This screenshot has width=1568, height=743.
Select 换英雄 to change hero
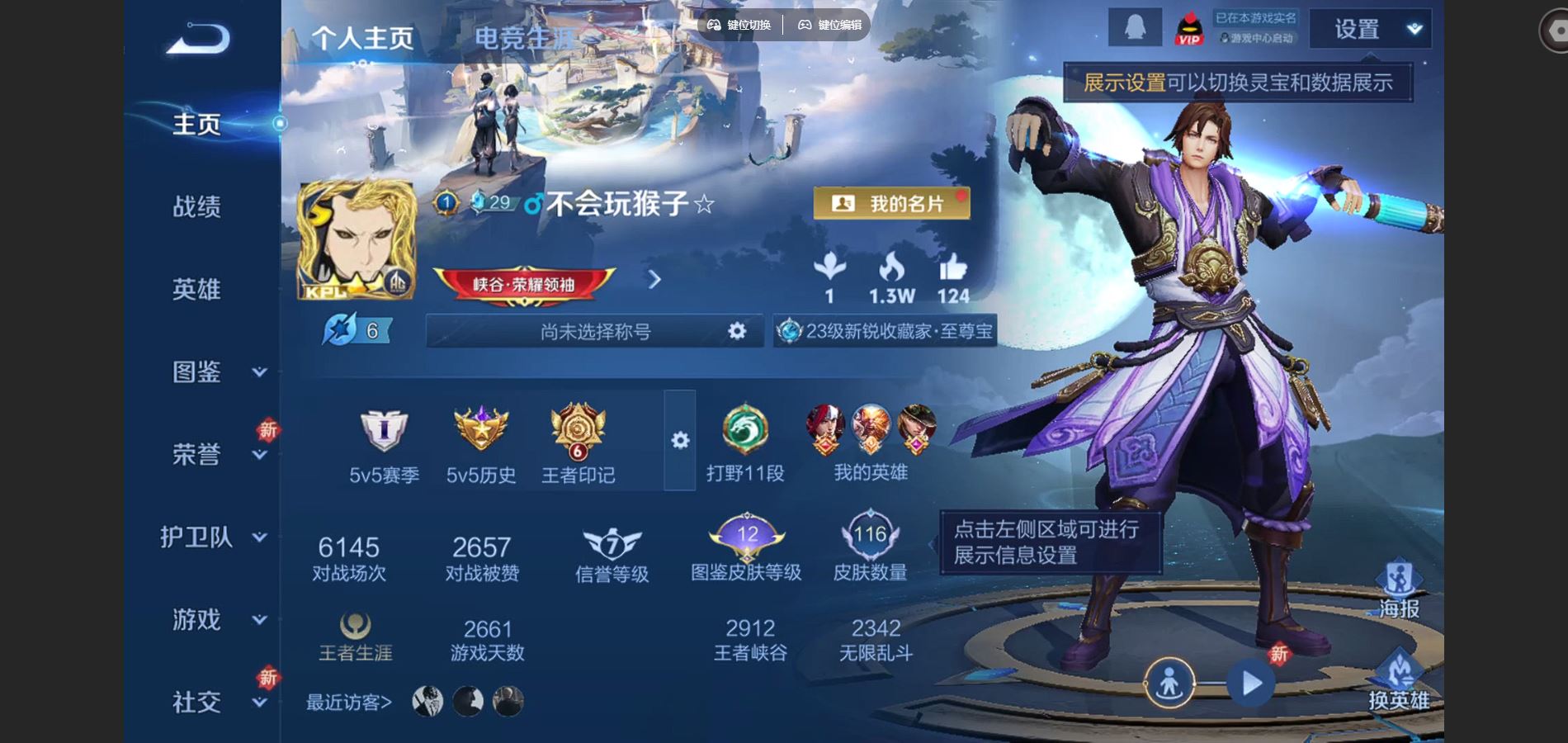click(x=1399, y=681)
